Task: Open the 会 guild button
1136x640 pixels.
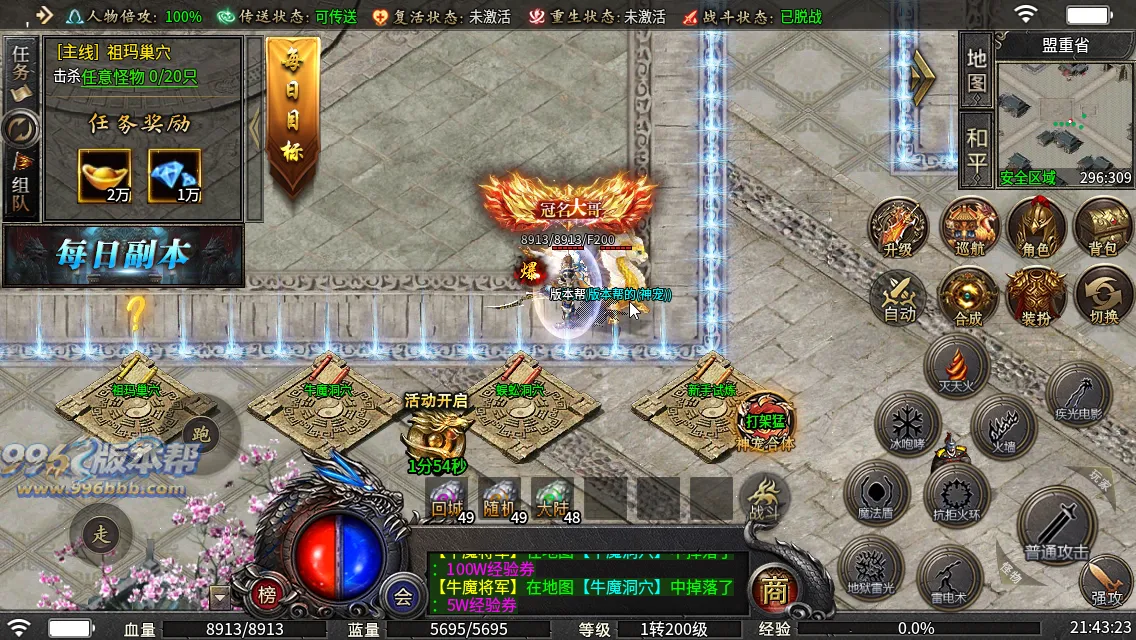Action: pyautogui.click(x=403, y=597)
